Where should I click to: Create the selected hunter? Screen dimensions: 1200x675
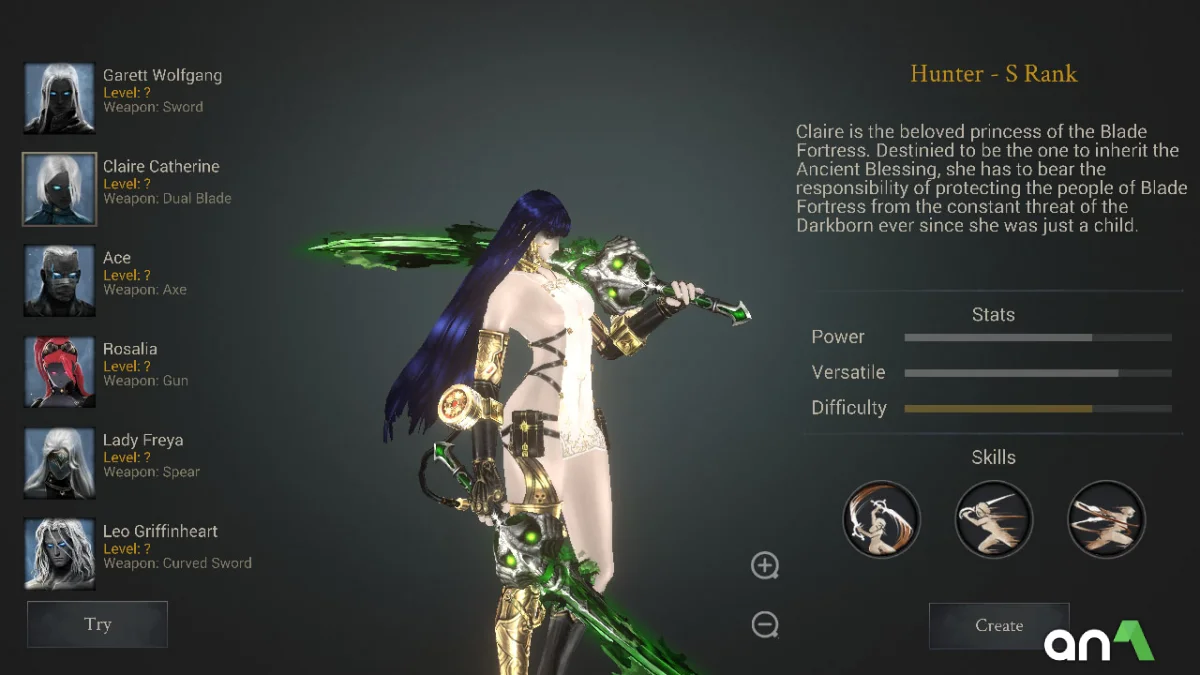tap(999, 625)
